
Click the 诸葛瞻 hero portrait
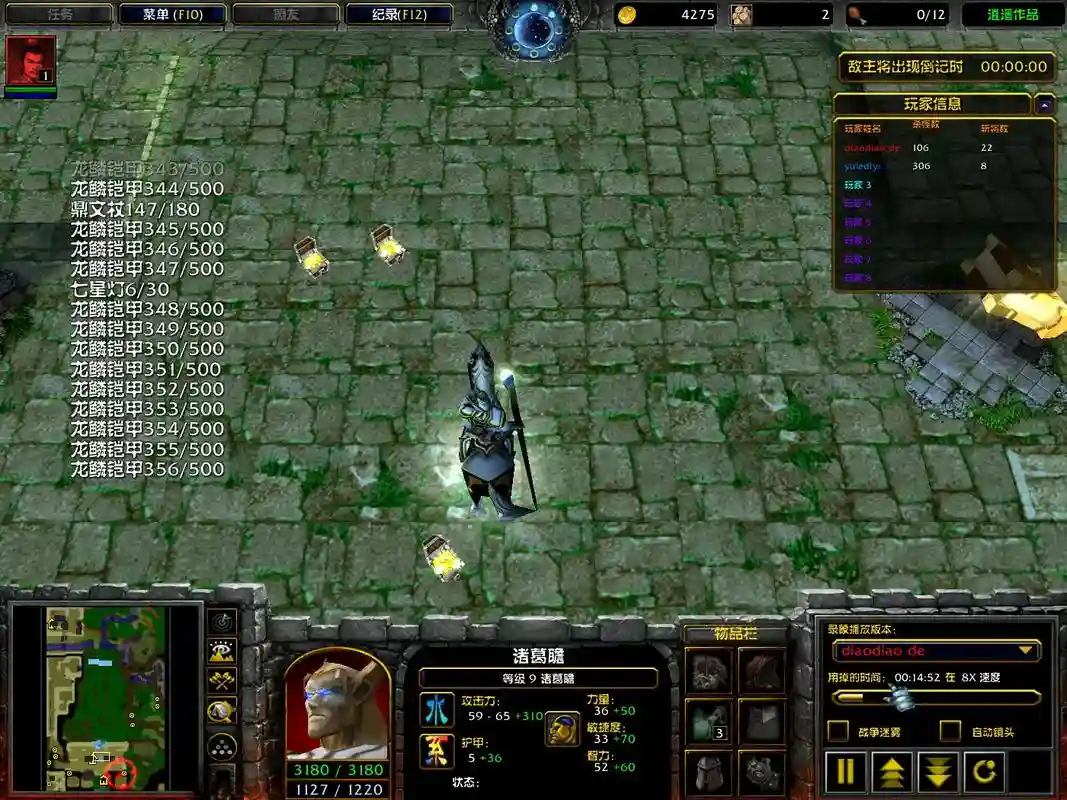click(x=337, y=705)
